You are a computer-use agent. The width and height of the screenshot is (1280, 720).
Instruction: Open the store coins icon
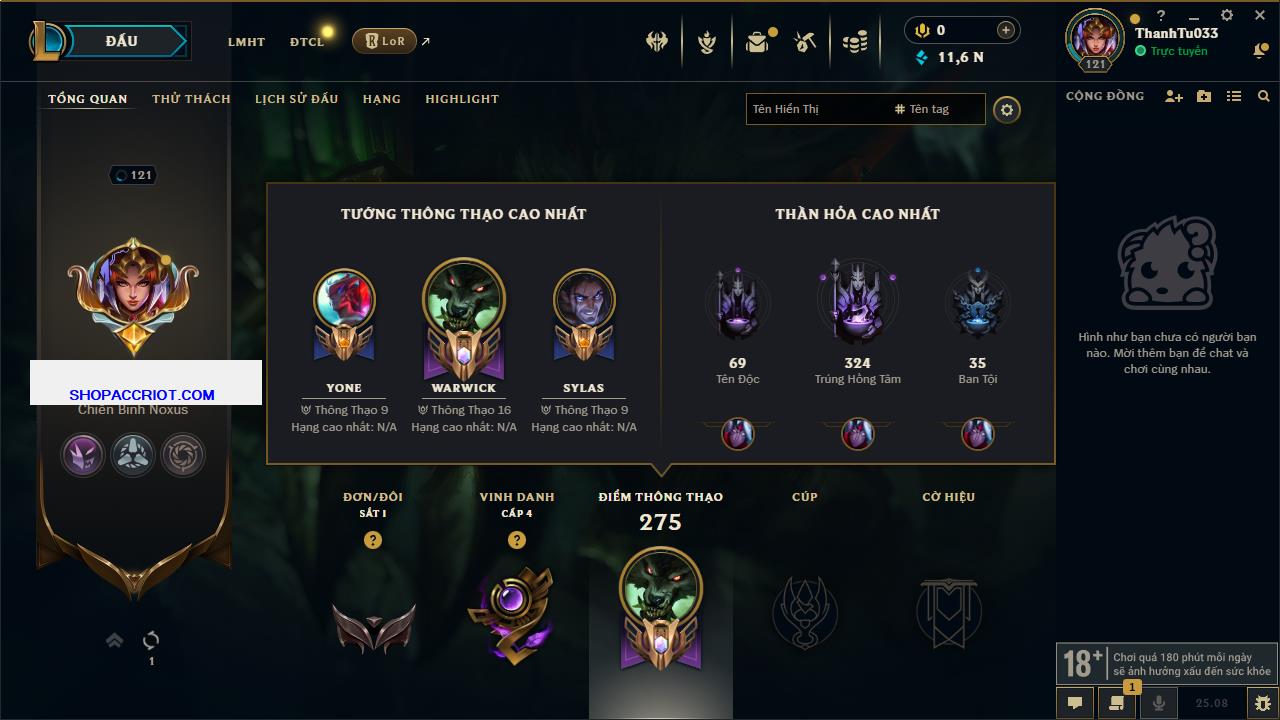click(854, 42)
